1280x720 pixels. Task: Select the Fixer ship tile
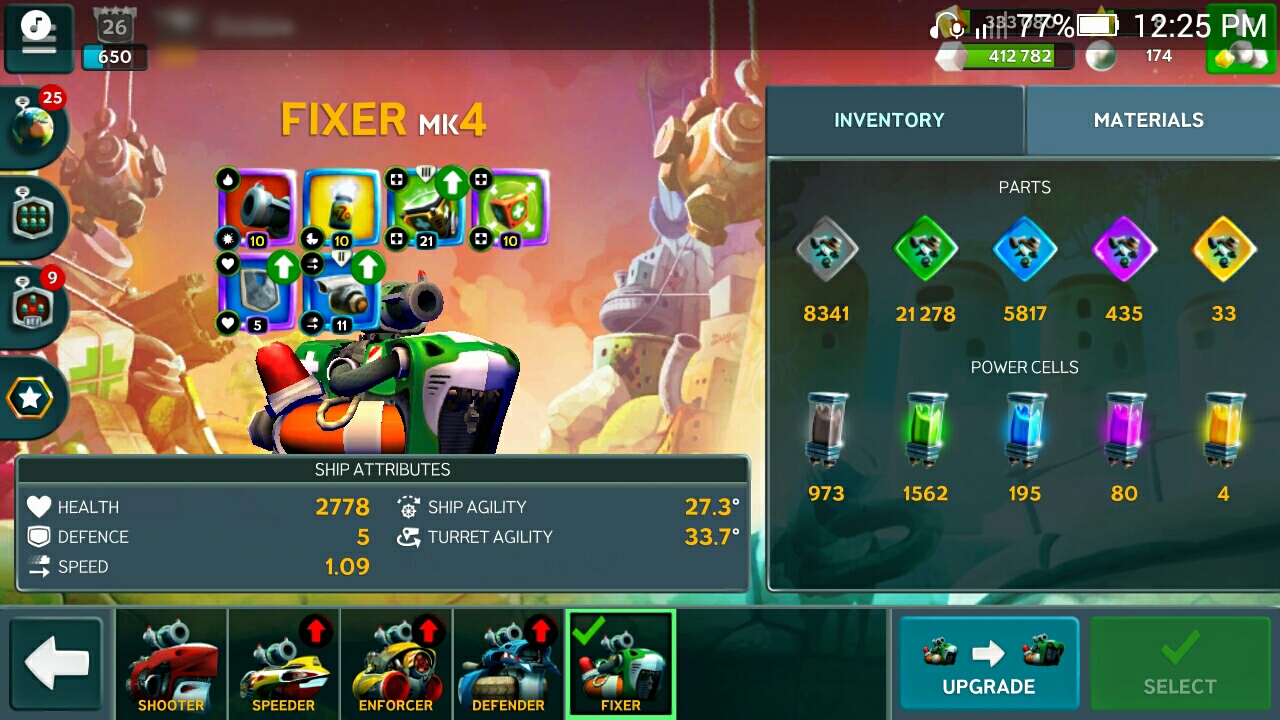click(x=621, y=664)
